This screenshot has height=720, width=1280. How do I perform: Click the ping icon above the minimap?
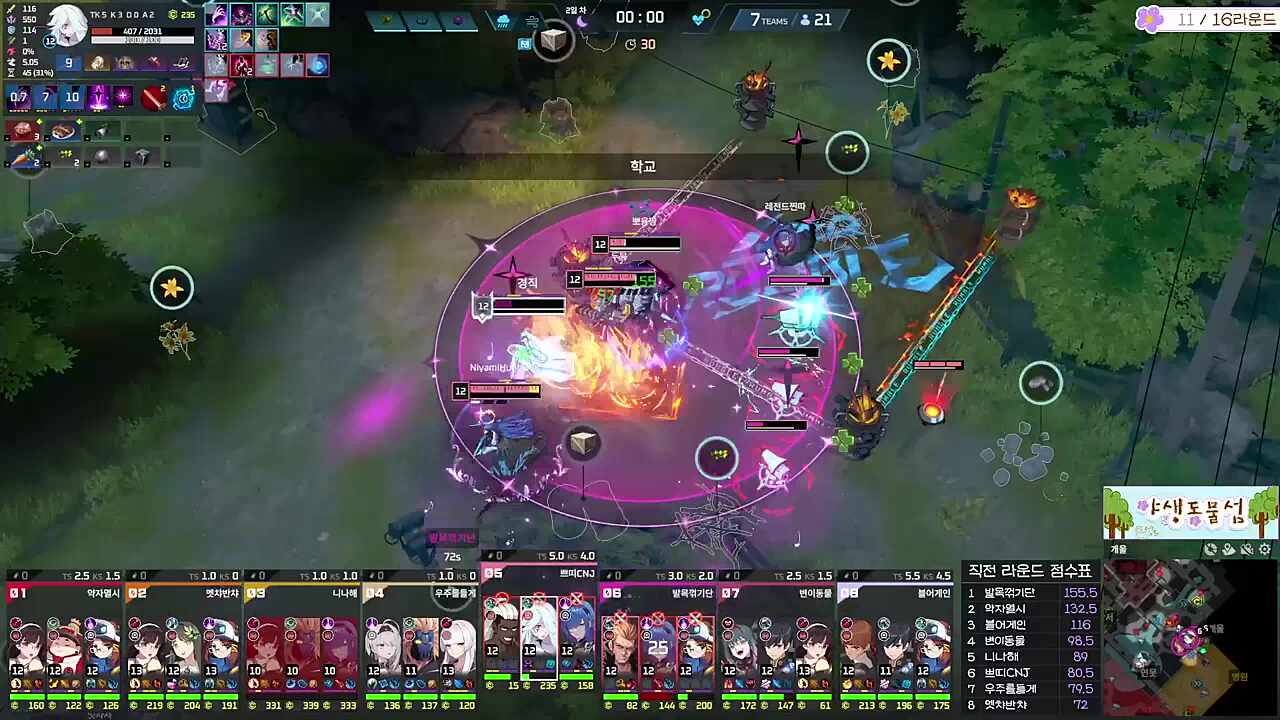coord(1210,549)
